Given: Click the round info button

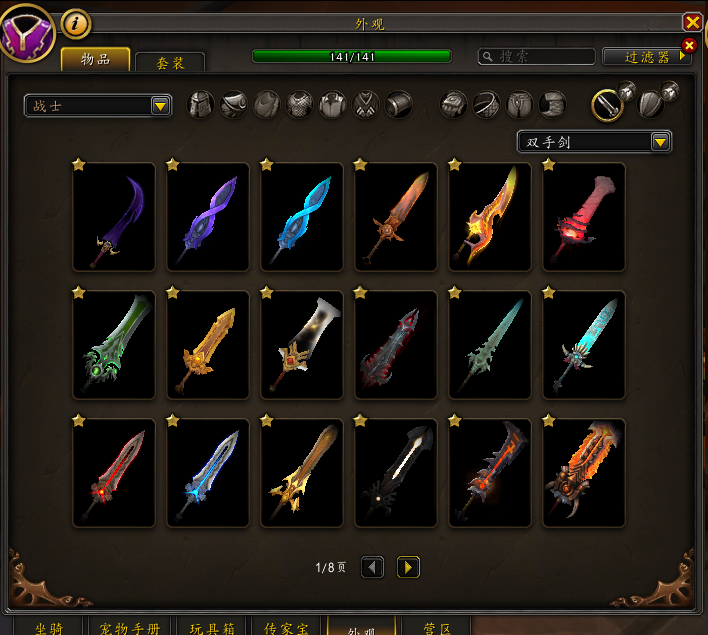Looking at the screenshot, I should 76,23.
